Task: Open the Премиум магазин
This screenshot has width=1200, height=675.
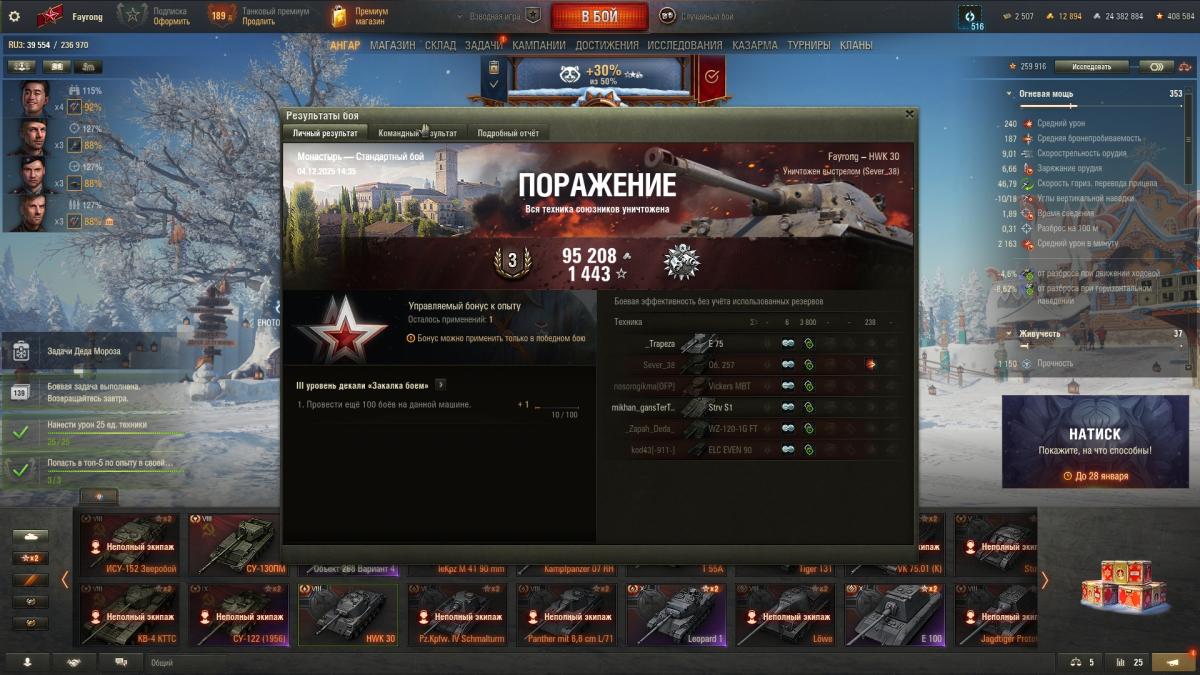Action: tap(360, 16)
